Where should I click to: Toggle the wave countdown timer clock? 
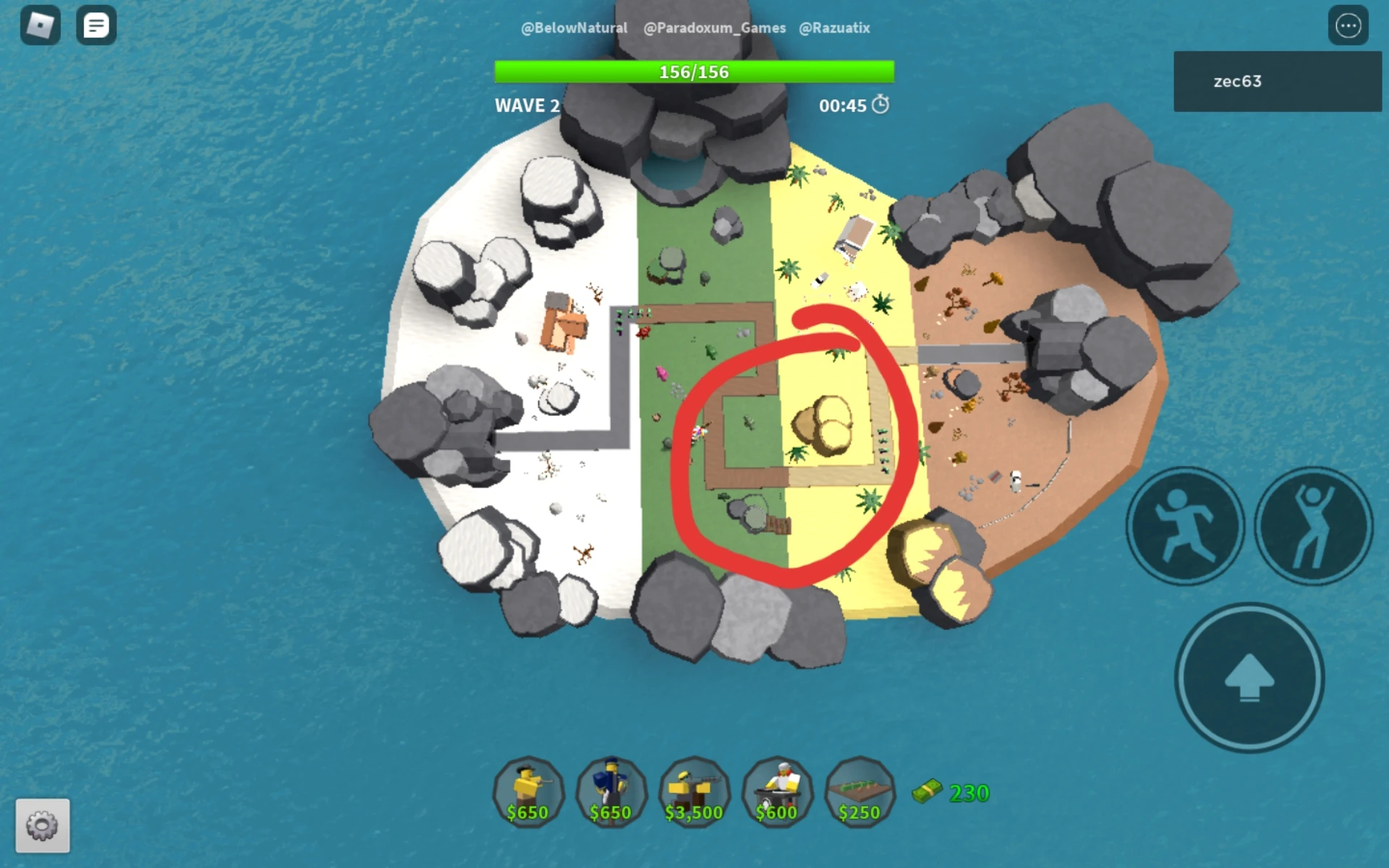[x=880, y=105]
